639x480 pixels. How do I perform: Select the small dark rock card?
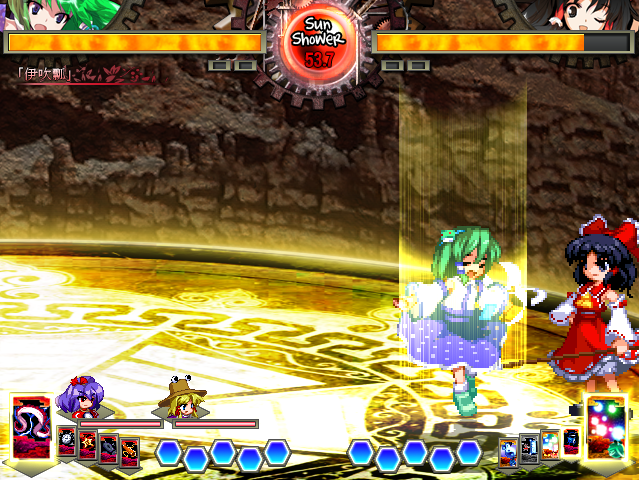(x=109, y=447)
